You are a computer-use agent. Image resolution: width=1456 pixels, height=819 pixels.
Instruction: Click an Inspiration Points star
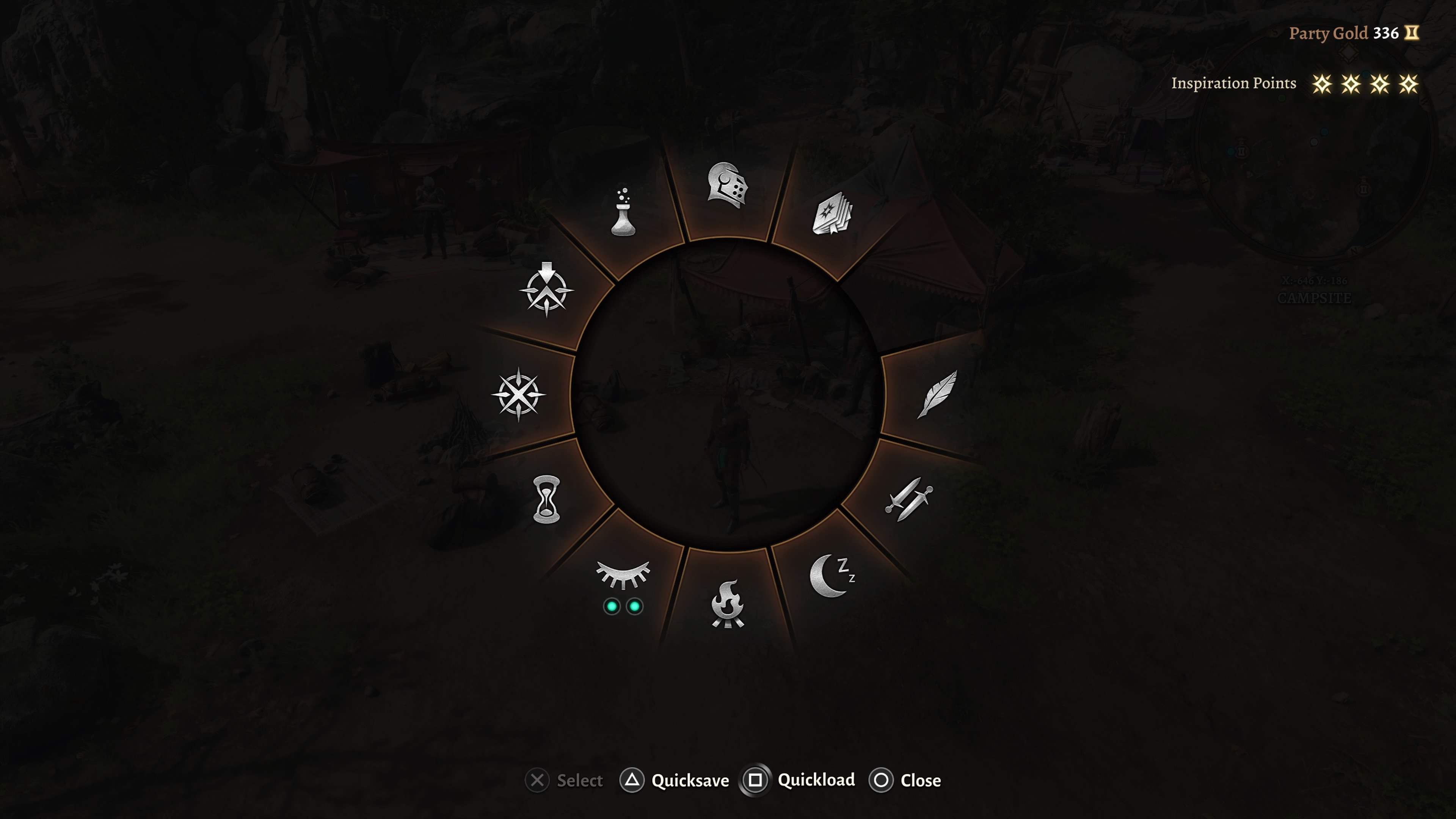(x=1323, y=84)
